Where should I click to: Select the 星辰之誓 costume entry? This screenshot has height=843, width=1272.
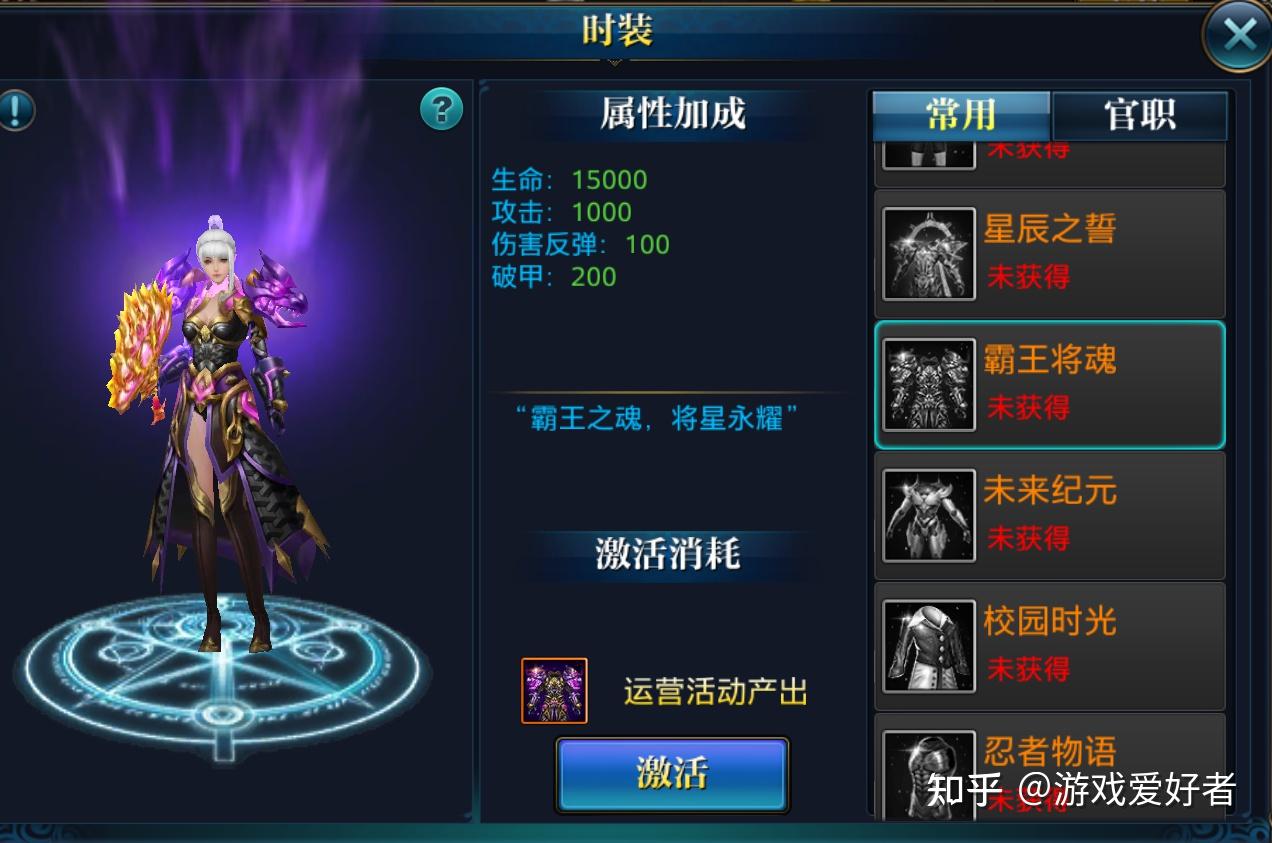(x=1049, y=254)
